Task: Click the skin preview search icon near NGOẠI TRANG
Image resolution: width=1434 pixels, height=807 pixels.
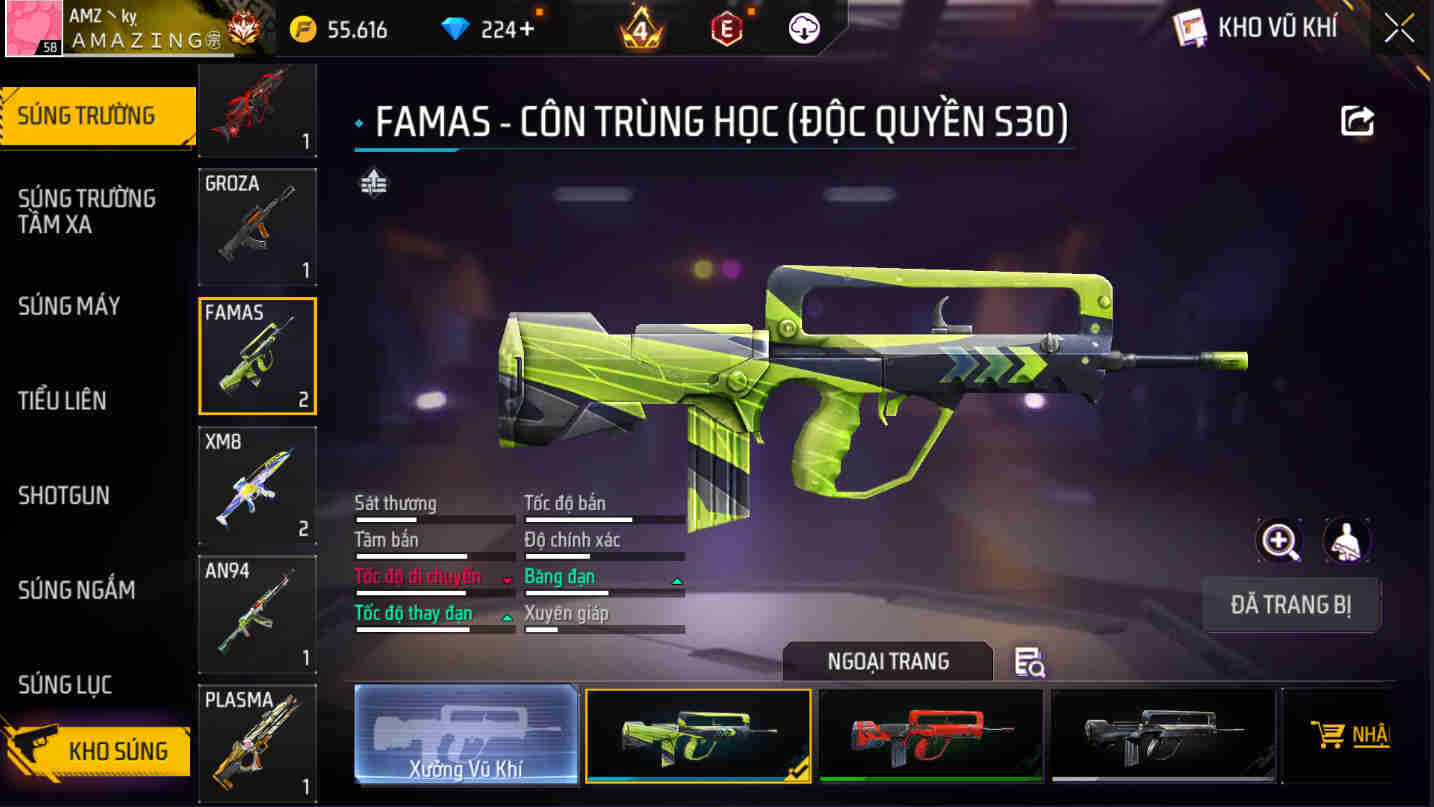Action: (x=1030, y=663)
